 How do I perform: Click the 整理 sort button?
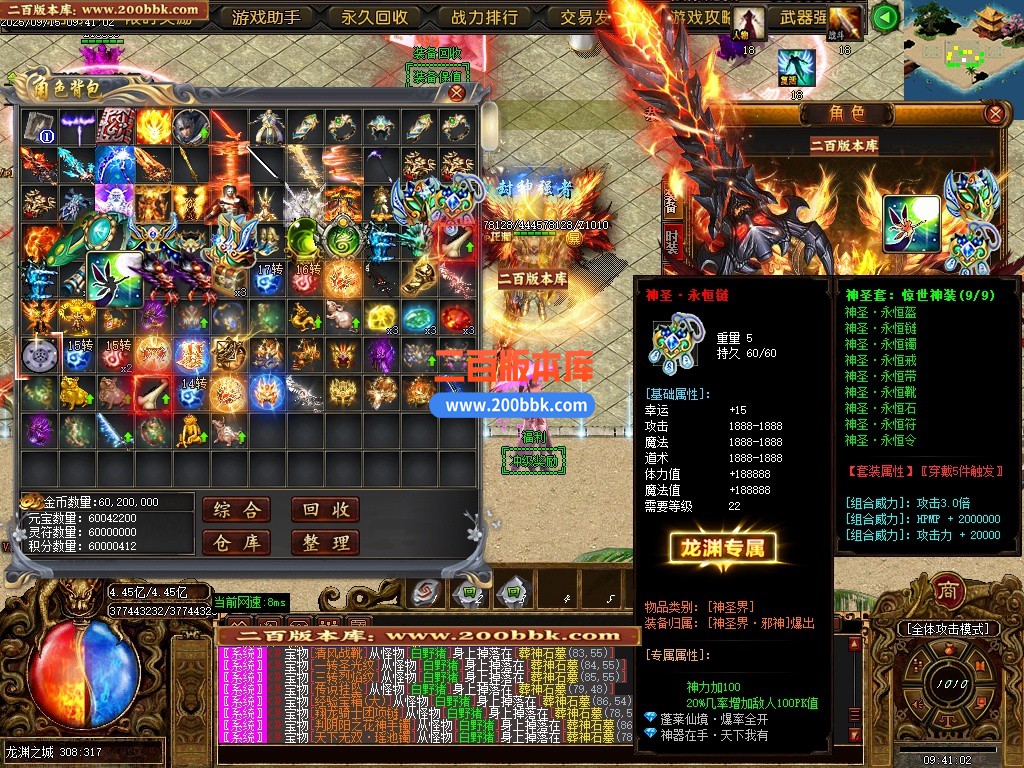coord(325,543)
